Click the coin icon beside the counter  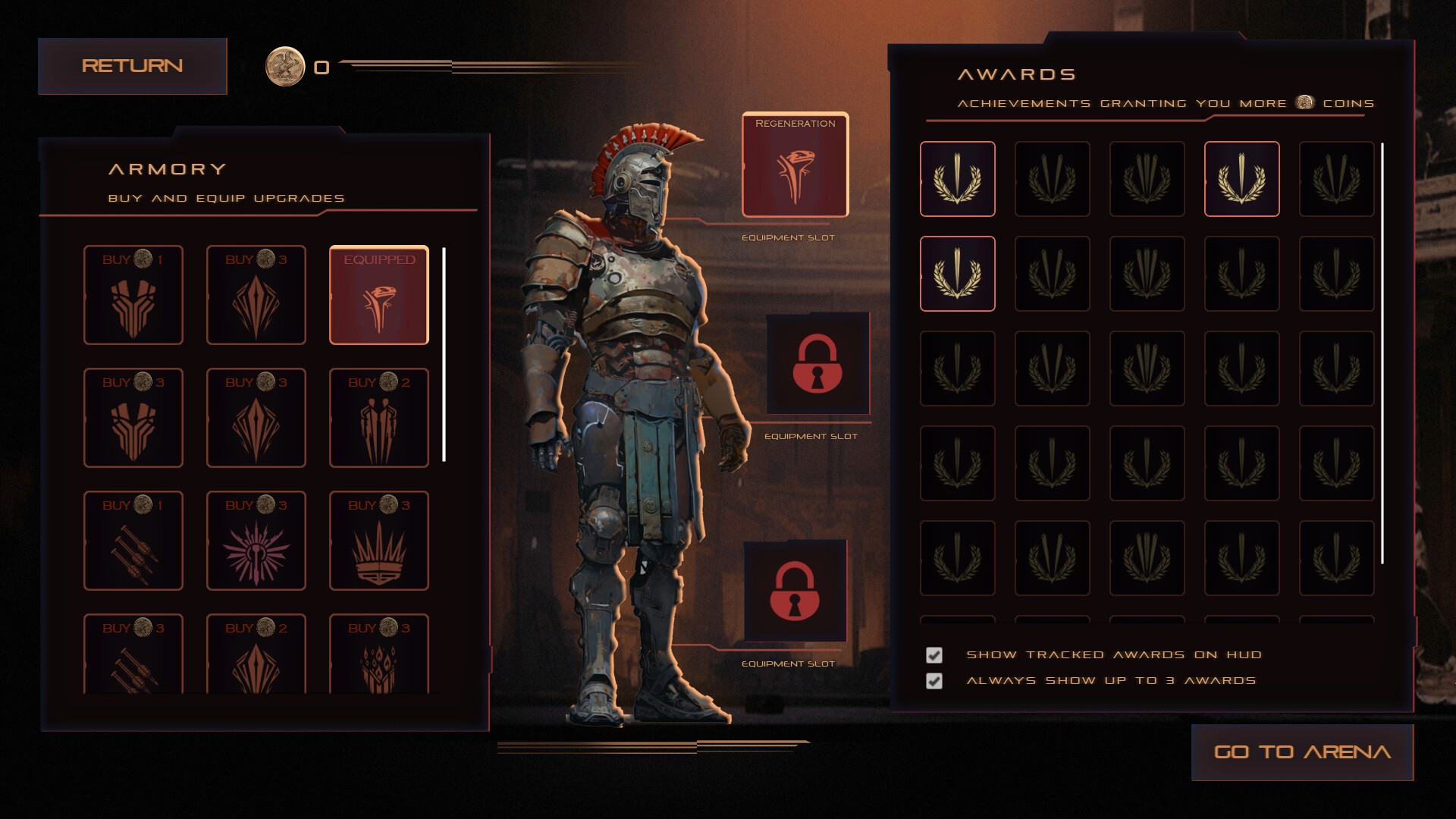click(286, 67)
